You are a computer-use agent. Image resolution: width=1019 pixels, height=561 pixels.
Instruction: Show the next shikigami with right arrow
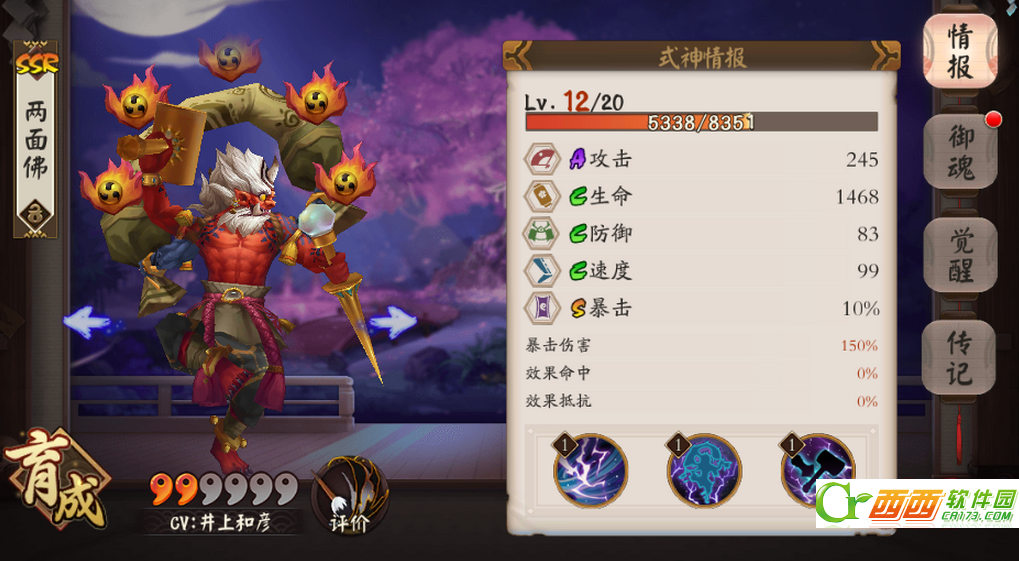392,322
